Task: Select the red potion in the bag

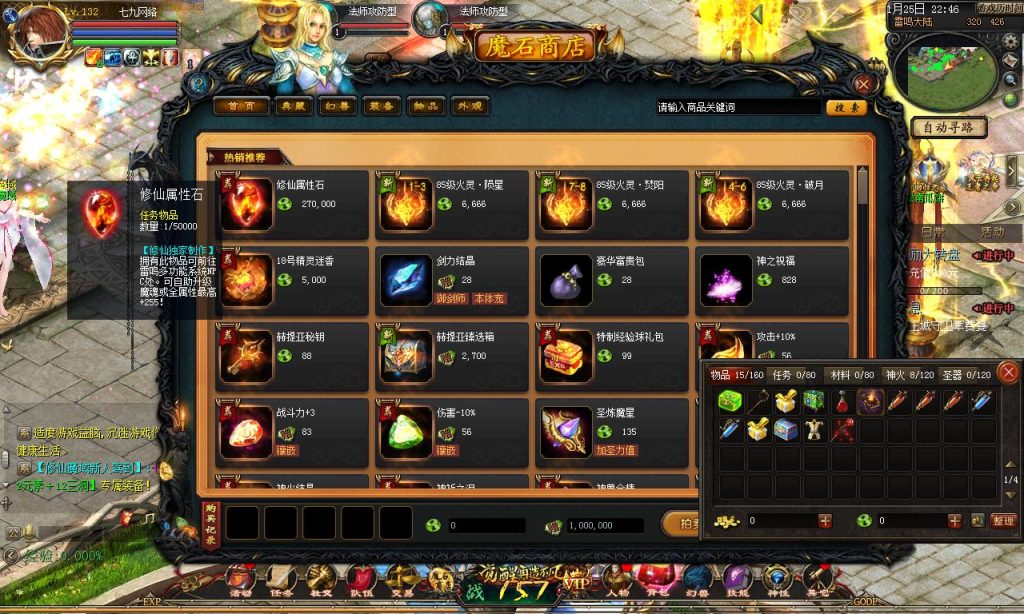Action: click(x=843, y=402)
